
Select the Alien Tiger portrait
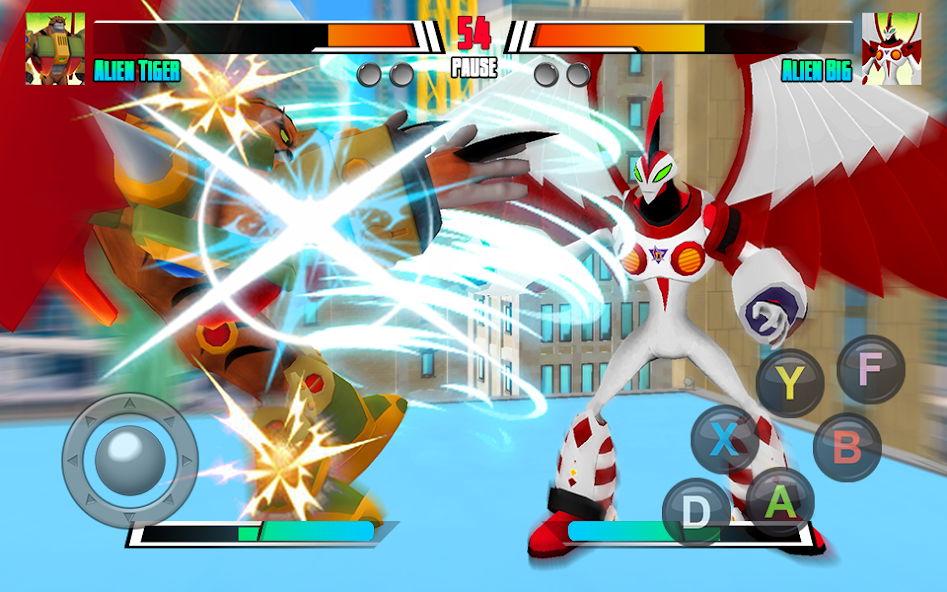point(55,49)
